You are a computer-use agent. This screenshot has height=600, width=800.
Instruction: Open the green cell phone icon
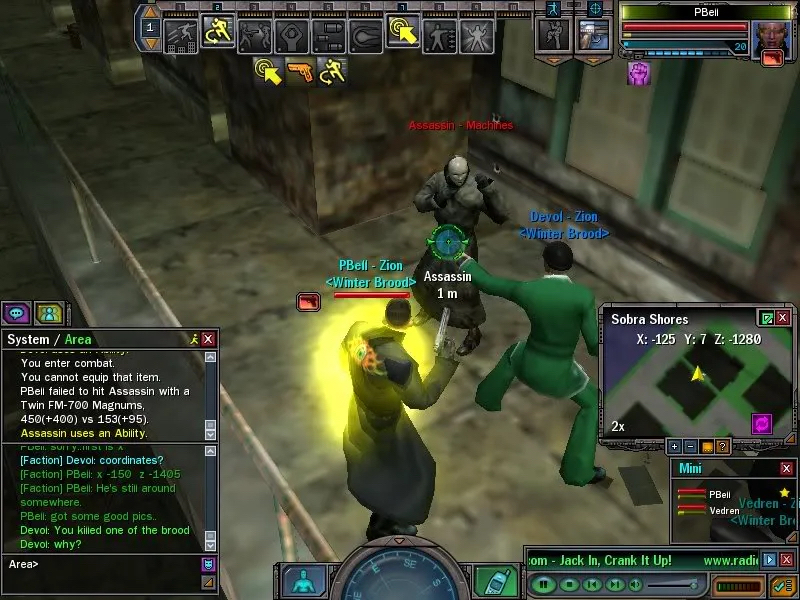pyautogui.click(x=489, y=579)
